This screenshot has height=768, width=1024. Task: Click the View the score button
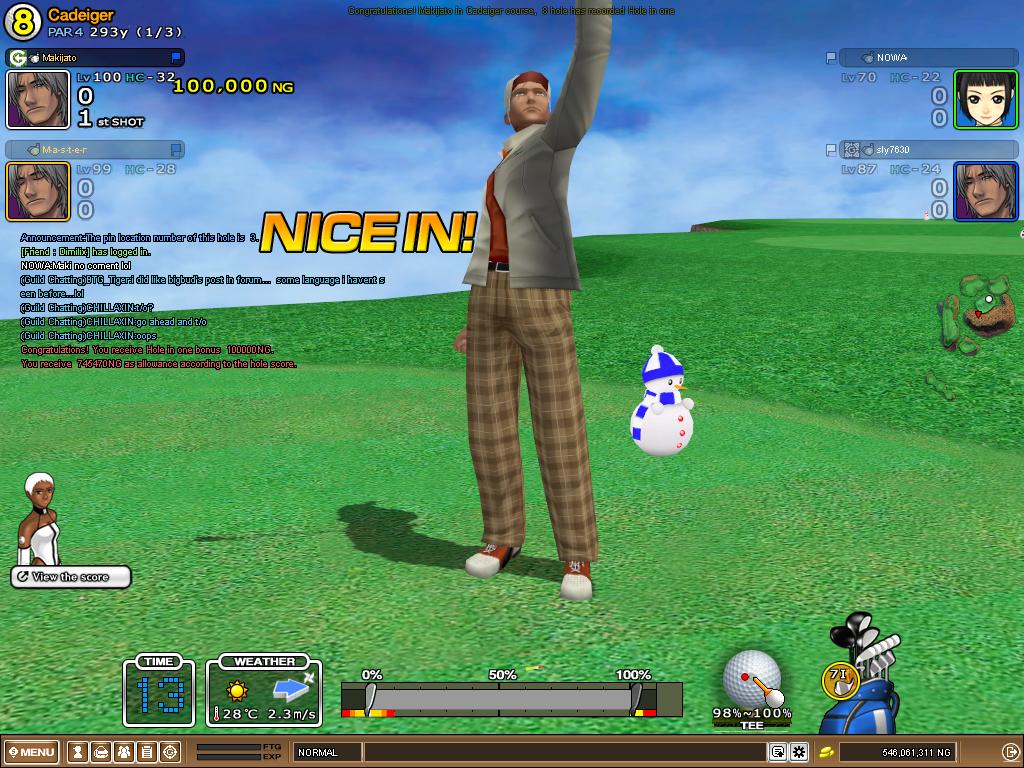coord(71,577)
